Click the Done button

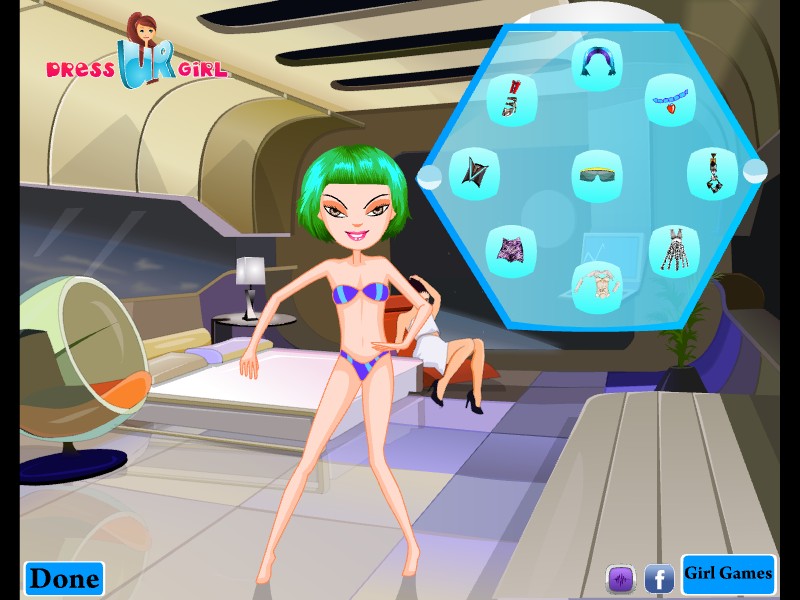click(64, 577)
